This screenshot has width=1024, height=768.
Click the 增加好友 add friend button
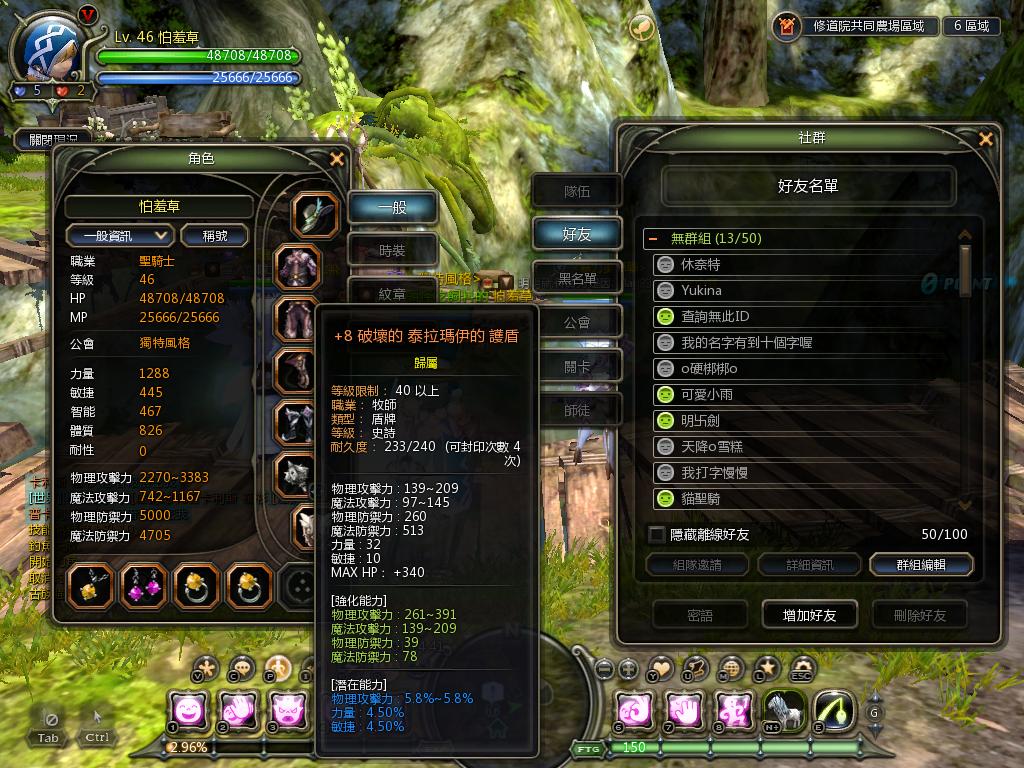[x=809, y=615]
